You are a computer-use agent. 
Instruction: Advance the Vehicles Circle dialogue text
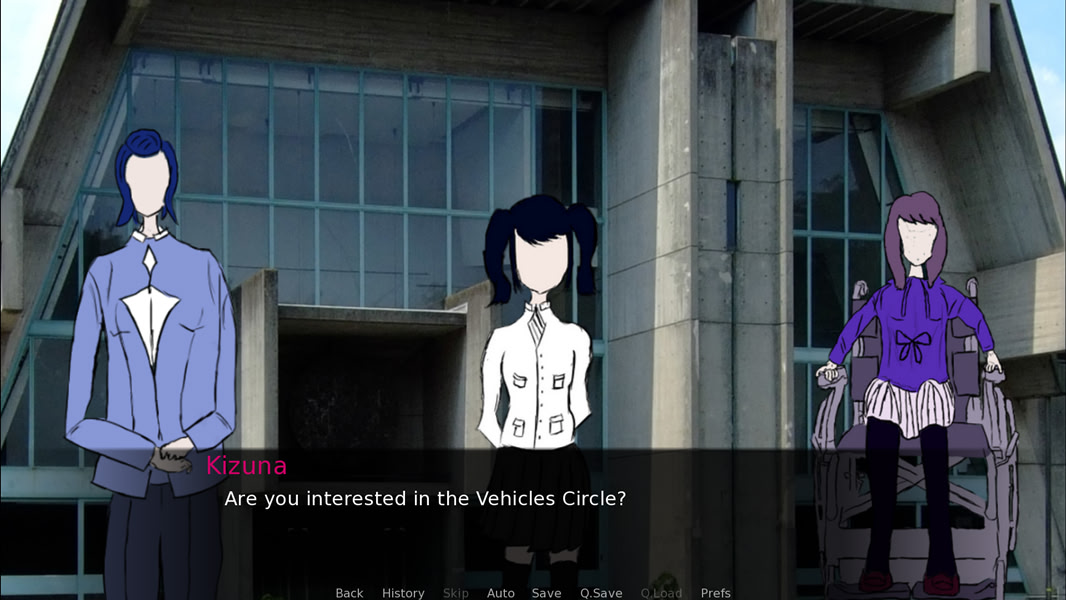point(425,498)
